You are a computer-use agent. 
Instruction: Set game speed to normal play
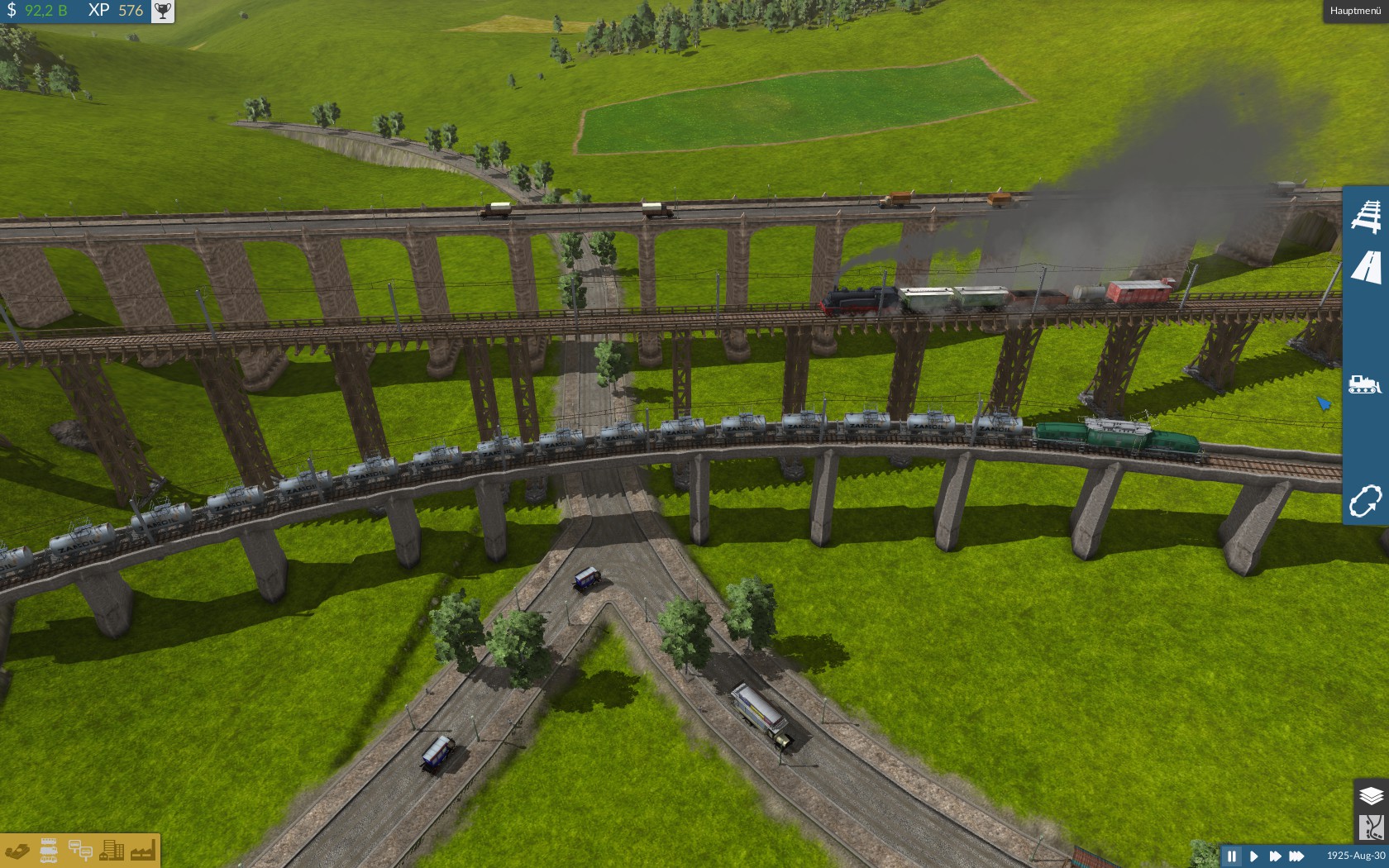coord(1253,856)
